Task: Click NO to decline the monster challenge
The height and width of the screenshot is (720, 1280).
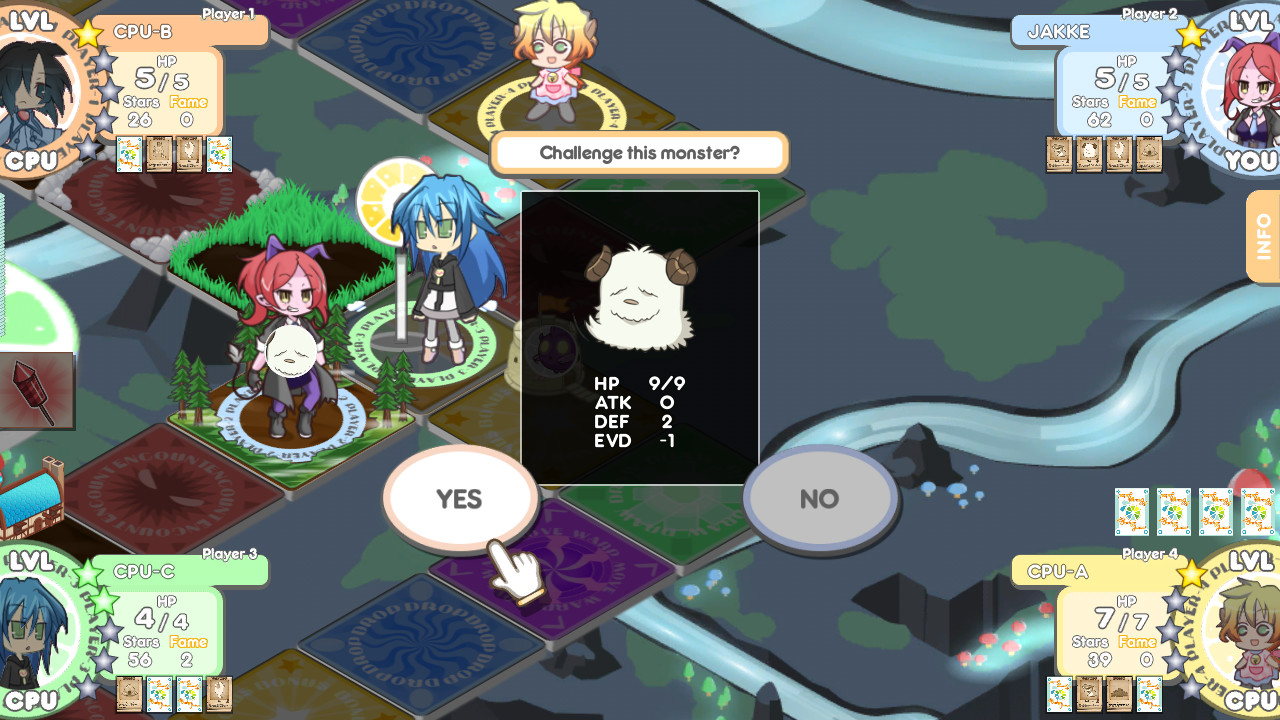Action: coord(820,497)
